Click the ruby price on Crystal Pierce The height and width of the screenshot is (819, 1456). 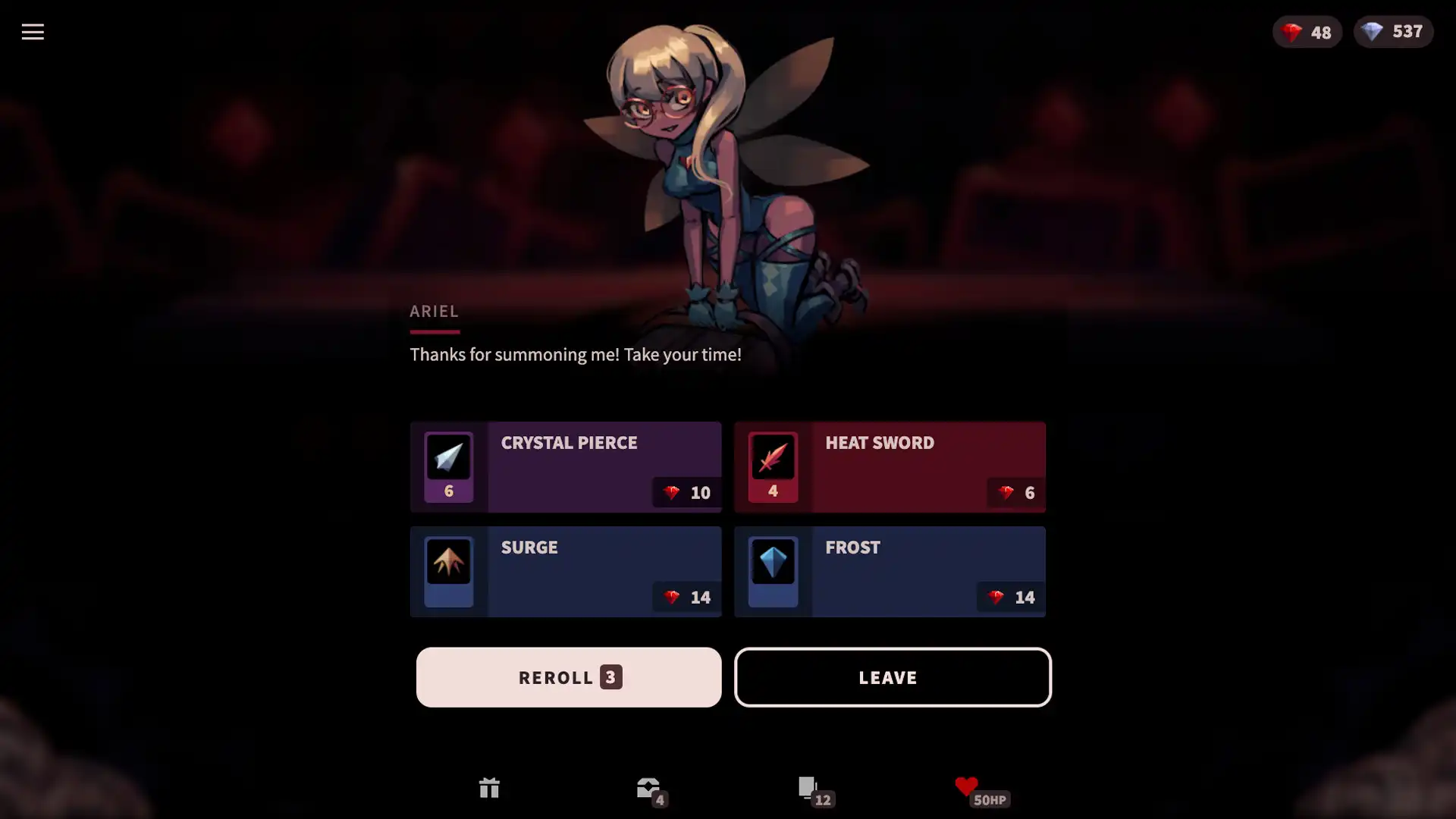point(685,492)
